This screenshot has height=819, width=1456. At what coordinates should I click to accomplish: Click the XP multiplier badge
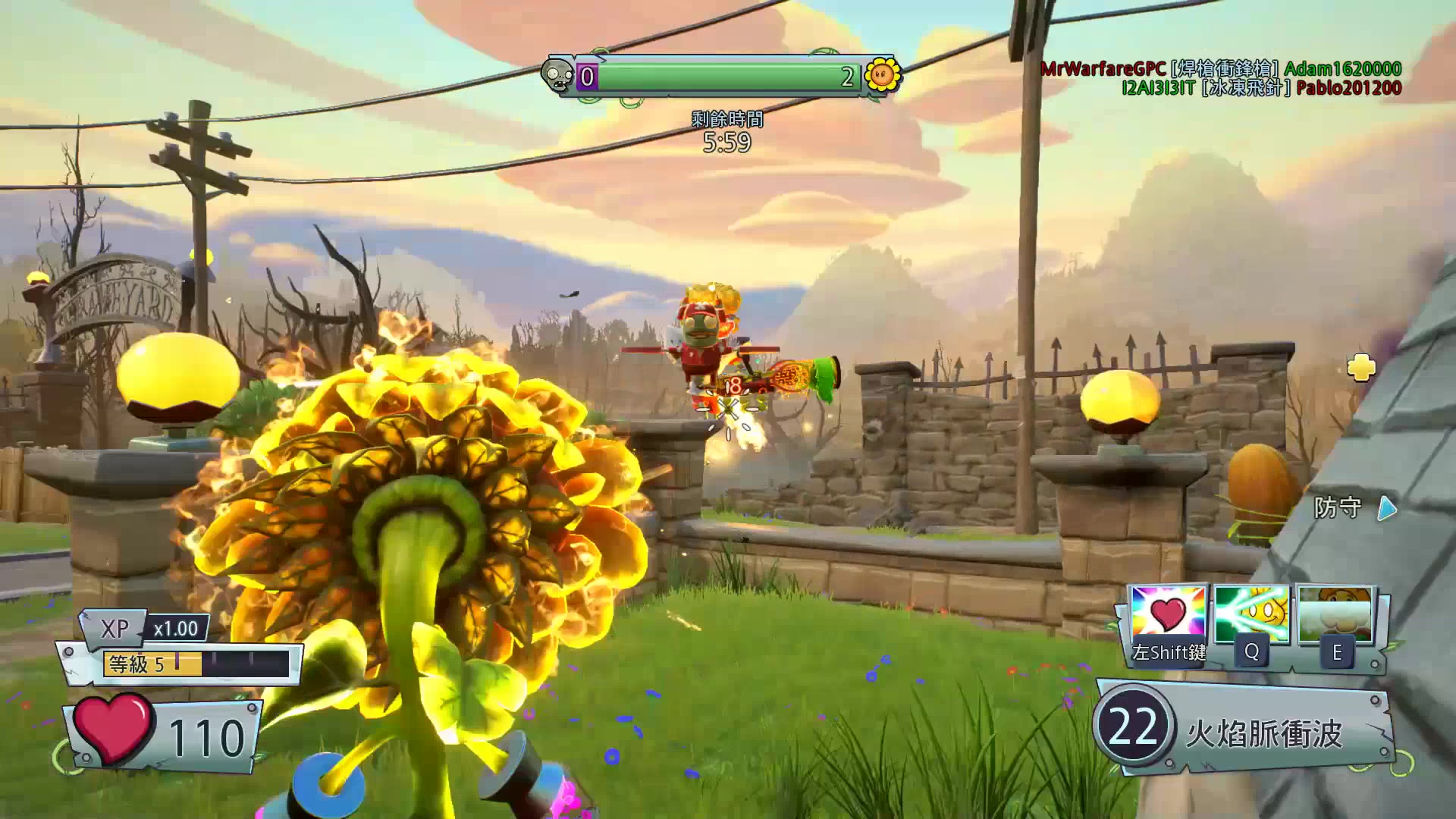[175, 629]
